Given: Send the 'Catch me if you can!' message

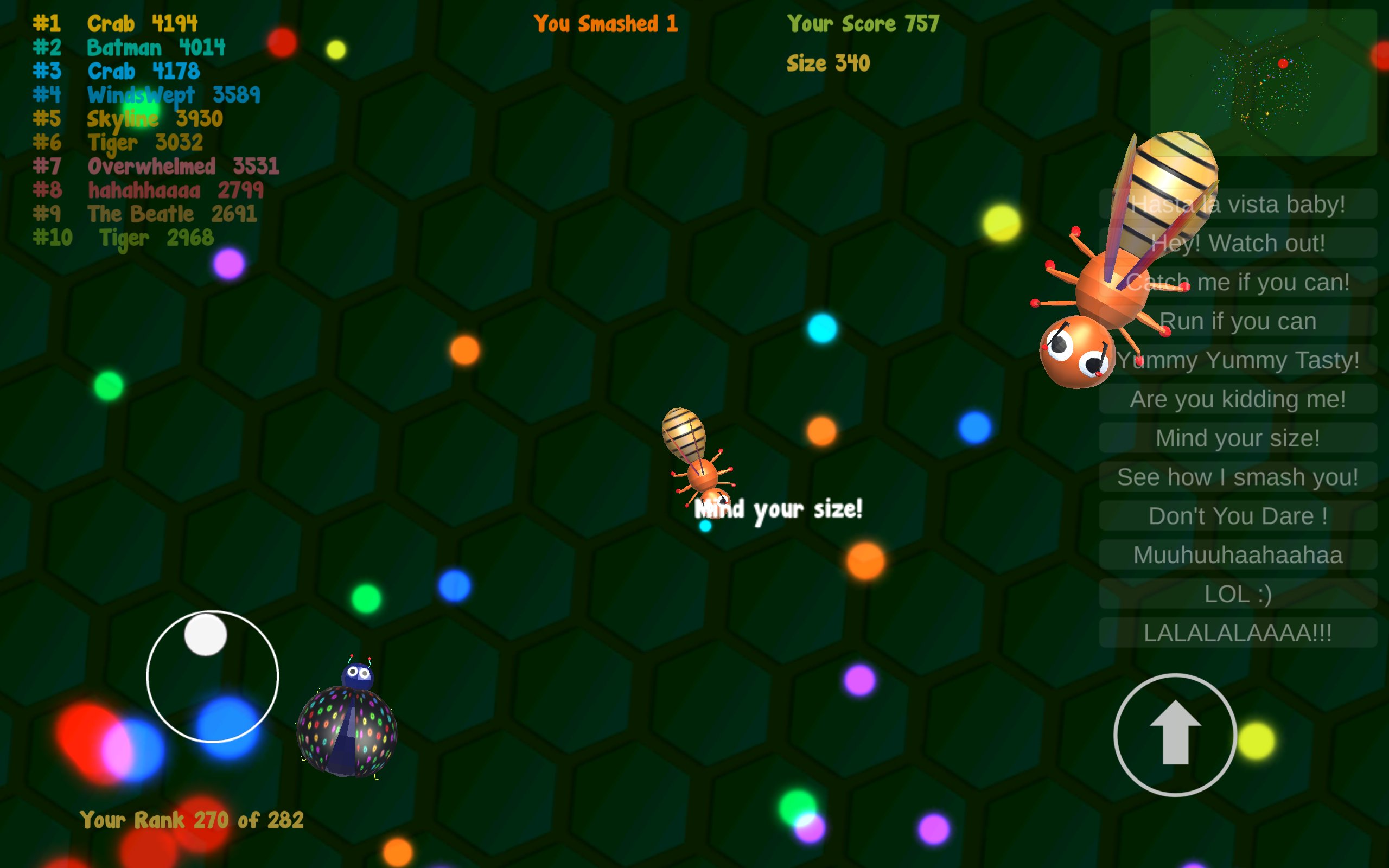Looking at the screenshot, I should pos(1237,282).
